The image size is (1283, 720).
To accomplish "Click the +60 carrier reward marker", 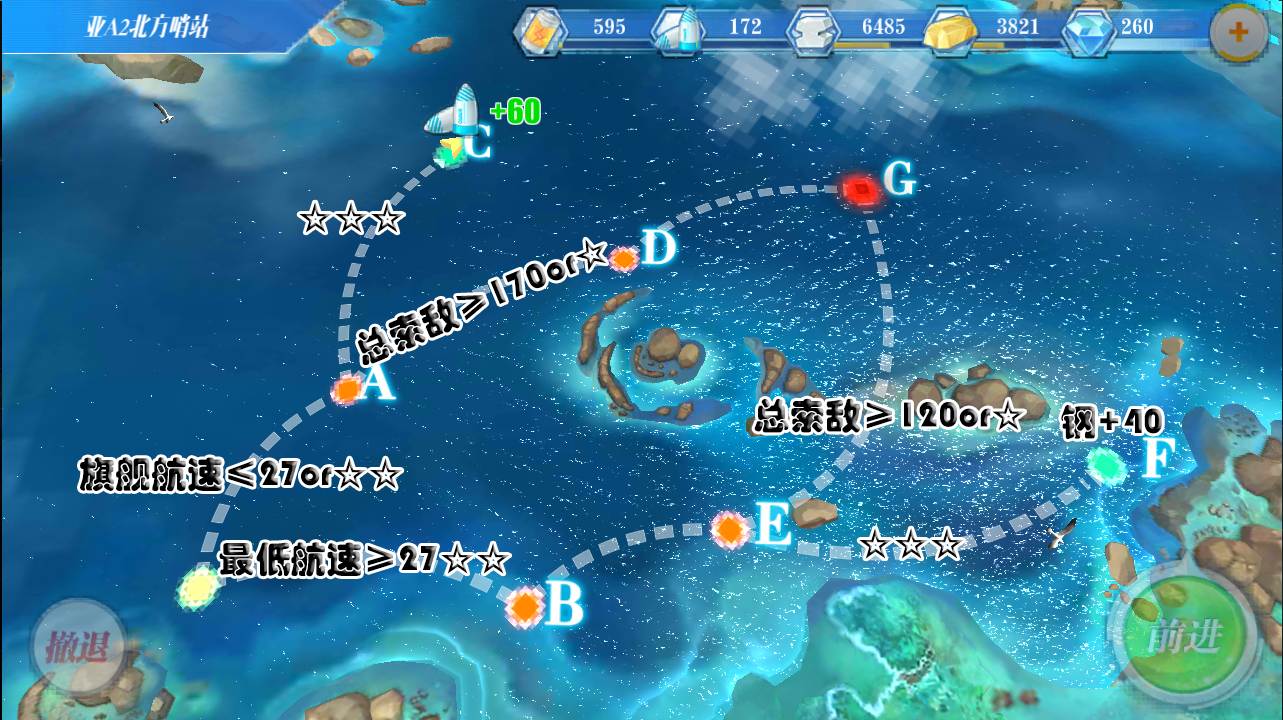I will tap(514, 112).
